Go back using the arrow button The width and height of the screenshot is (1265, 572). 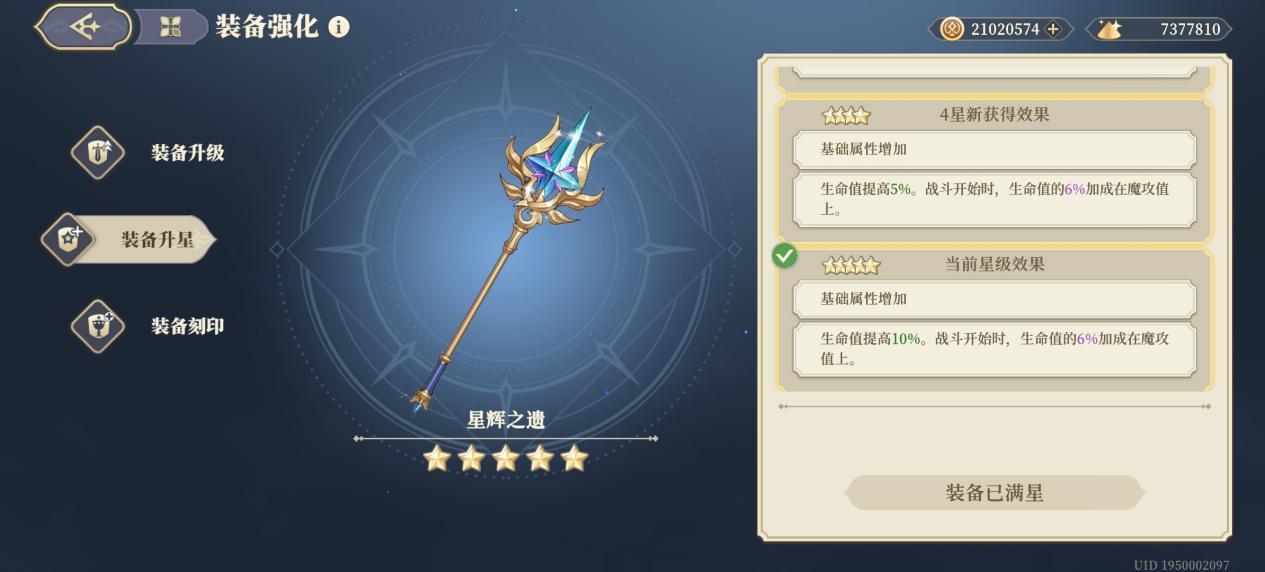[84, 27]
